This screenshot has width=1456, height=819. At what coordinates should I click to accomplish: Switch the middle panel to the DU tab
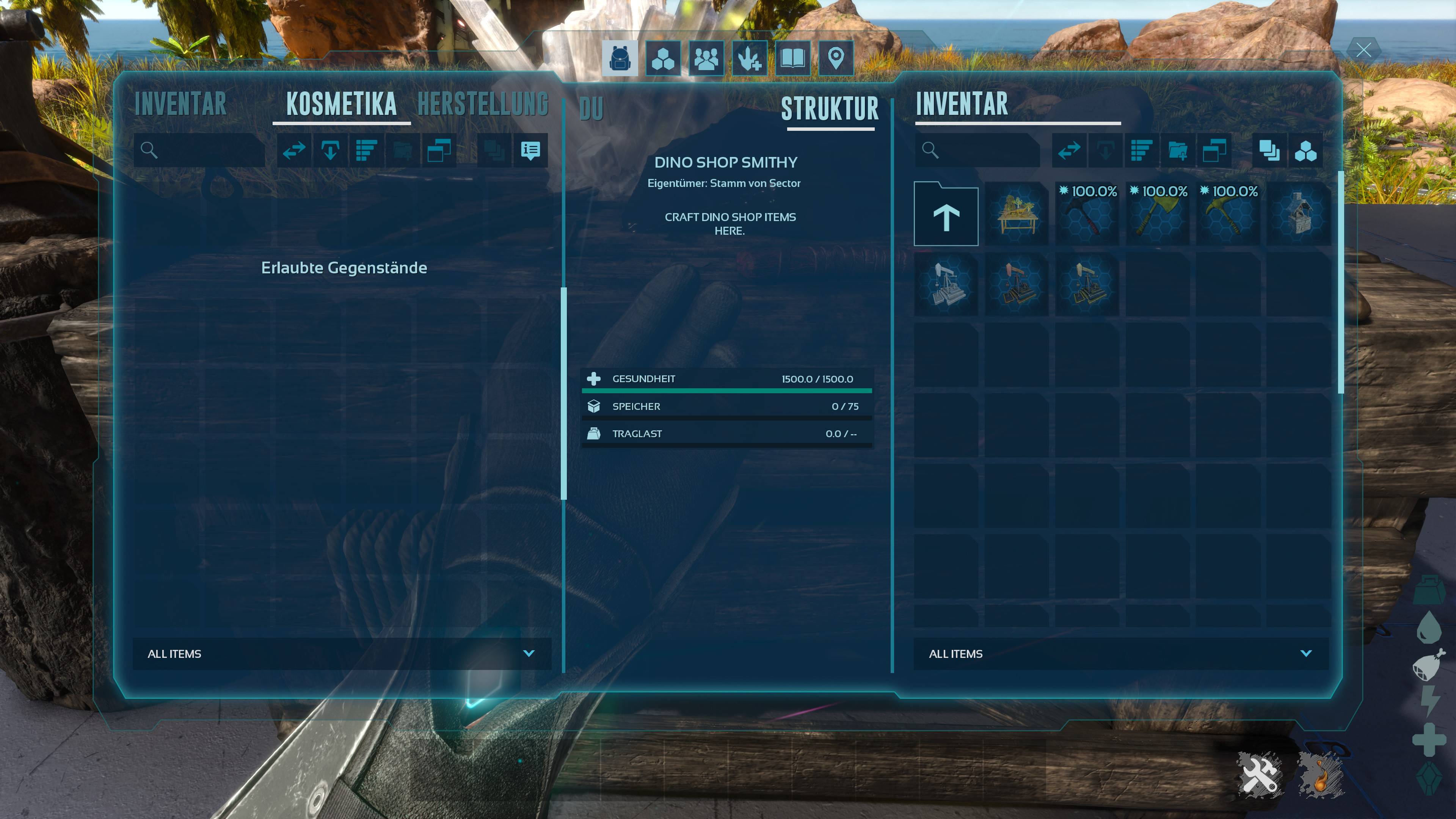591,109
